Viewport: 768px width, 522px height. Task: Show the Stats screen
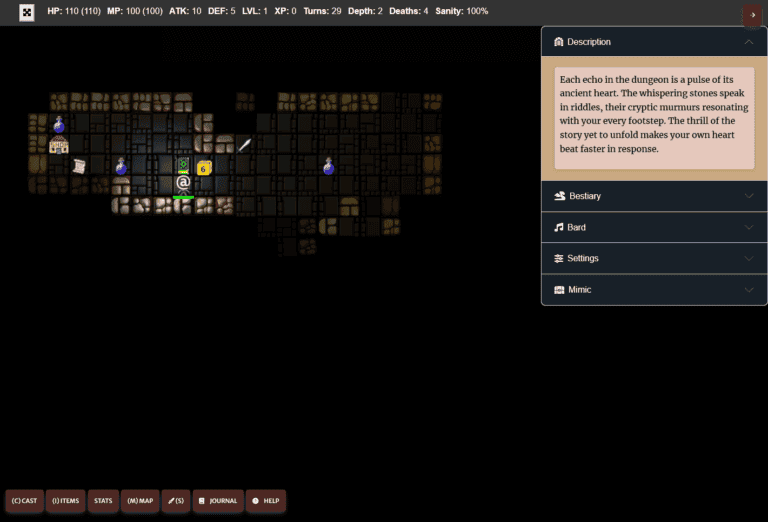[x=103, y=500]
